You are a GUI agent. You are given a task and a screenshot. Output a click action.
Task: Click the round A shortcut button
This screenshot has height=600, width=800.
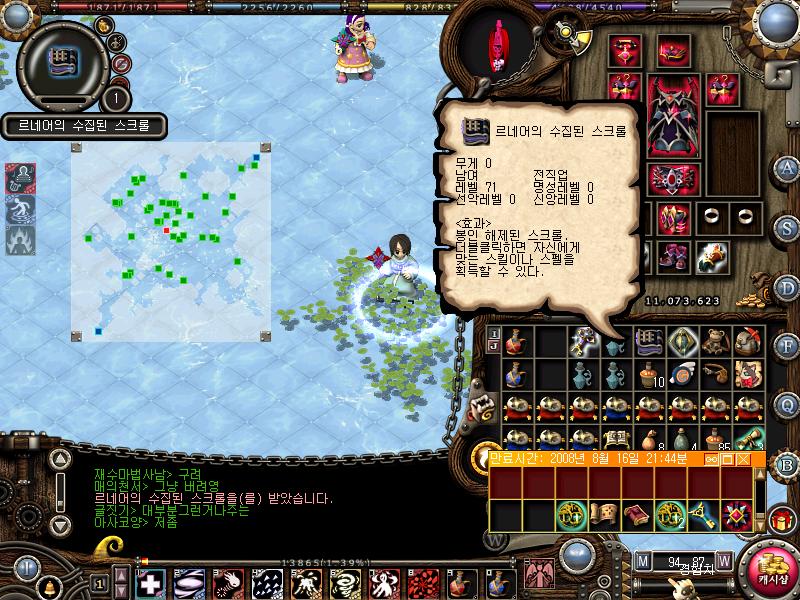[x=787, y=167]
